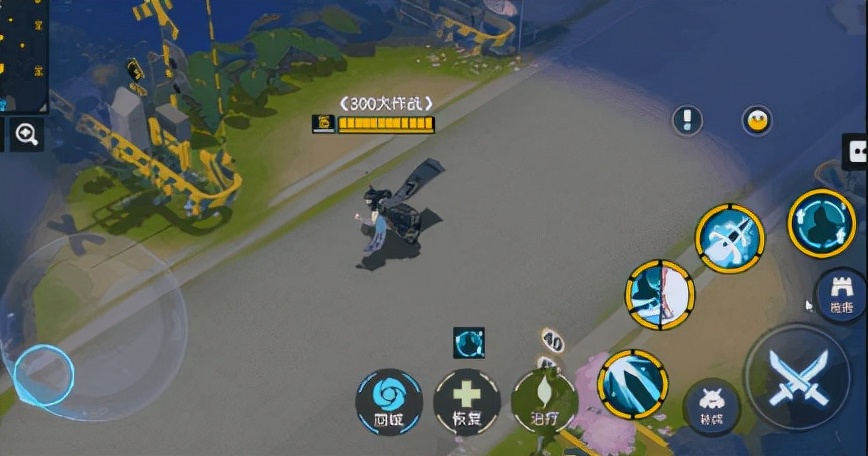Open the yellow emoji face button

pyautogui.click(x=757, y=121)
